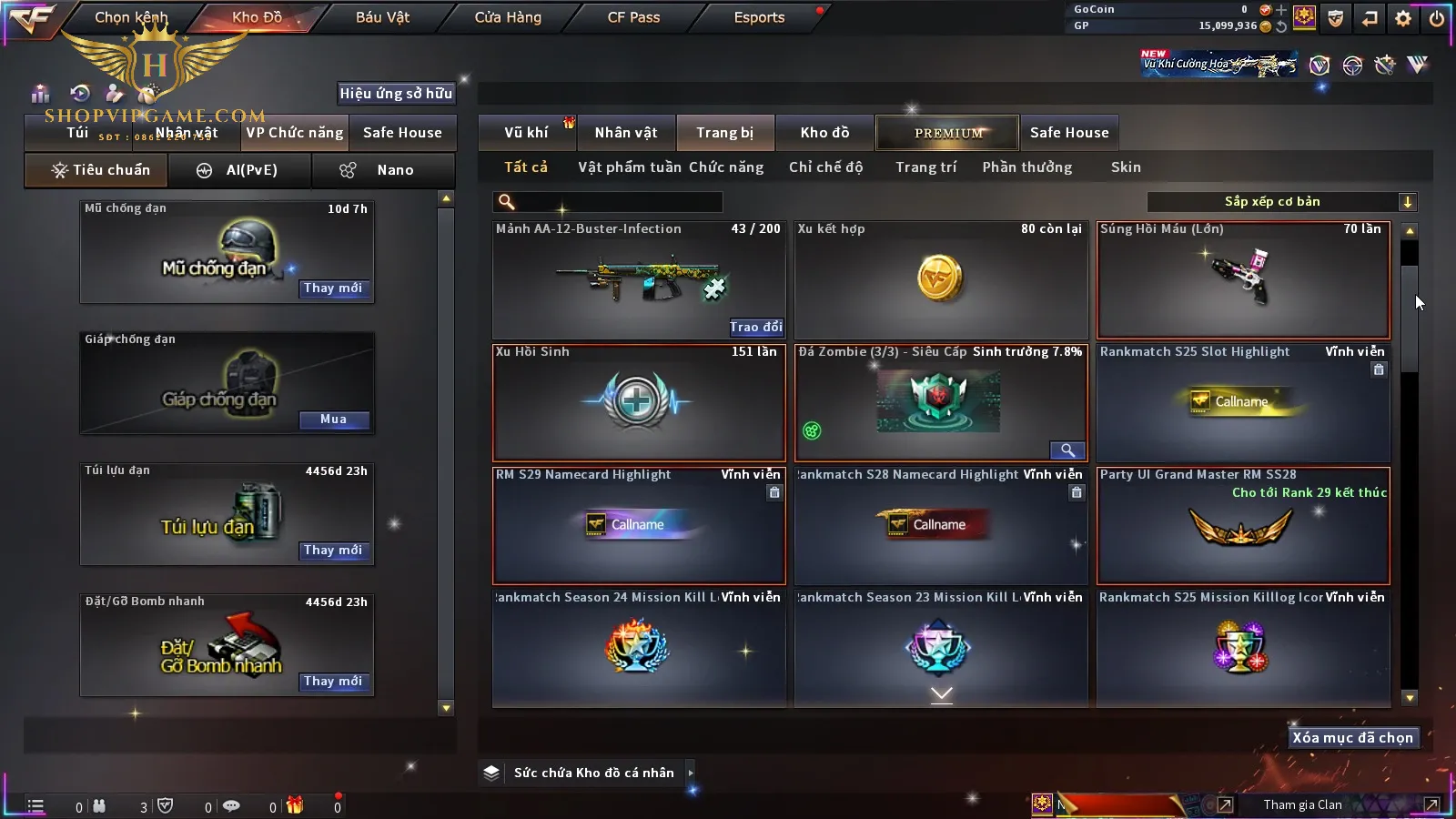This screenshot has height=819, width=1456.
Task: Renew Mũ chống đạn with Thay mới
Action: (x=333, y=288)
